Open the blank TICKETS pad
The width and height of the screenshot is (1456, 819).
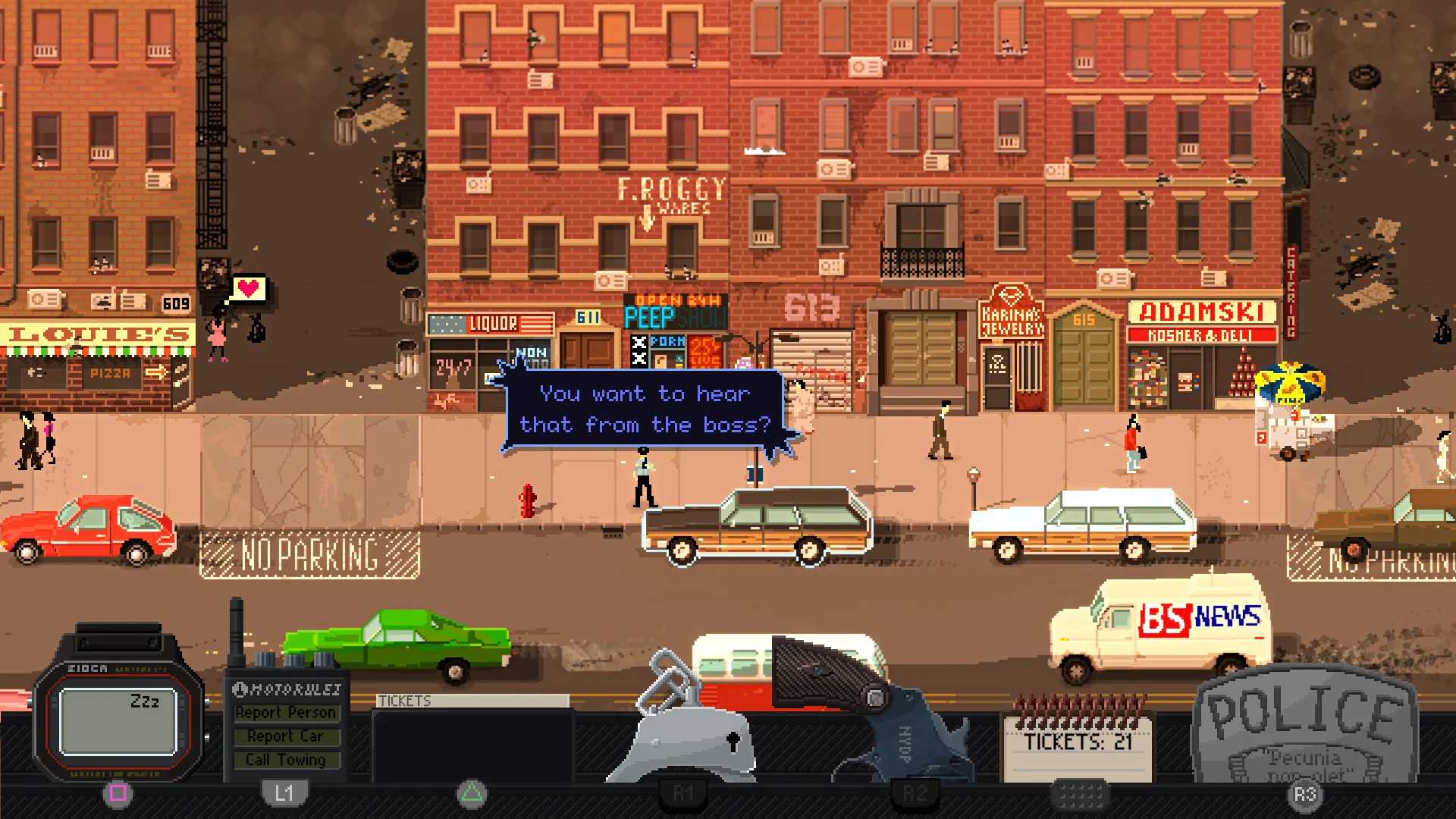coord(470,739)
